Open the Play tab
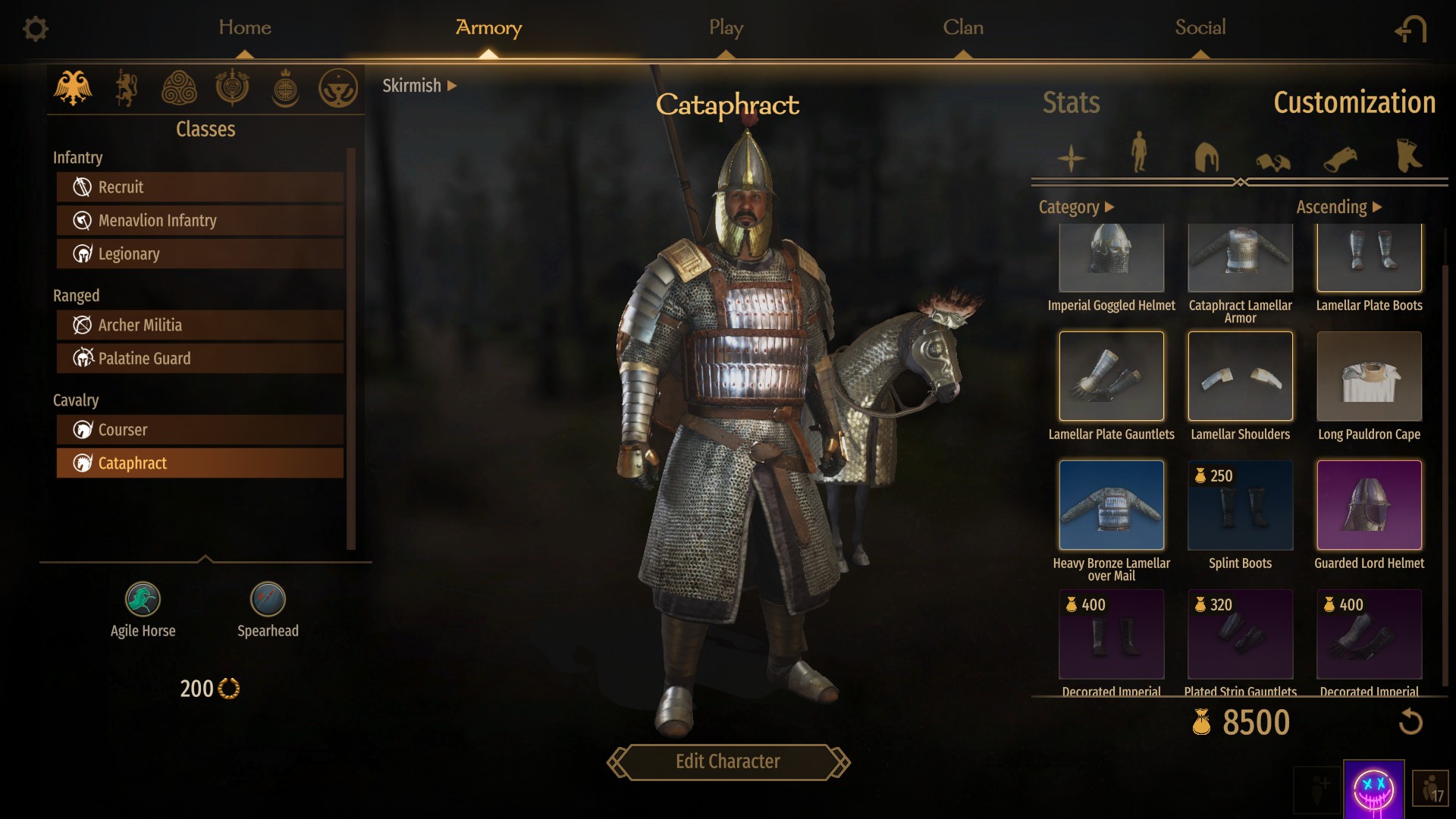1456x819 pixels. pos(726,28)
